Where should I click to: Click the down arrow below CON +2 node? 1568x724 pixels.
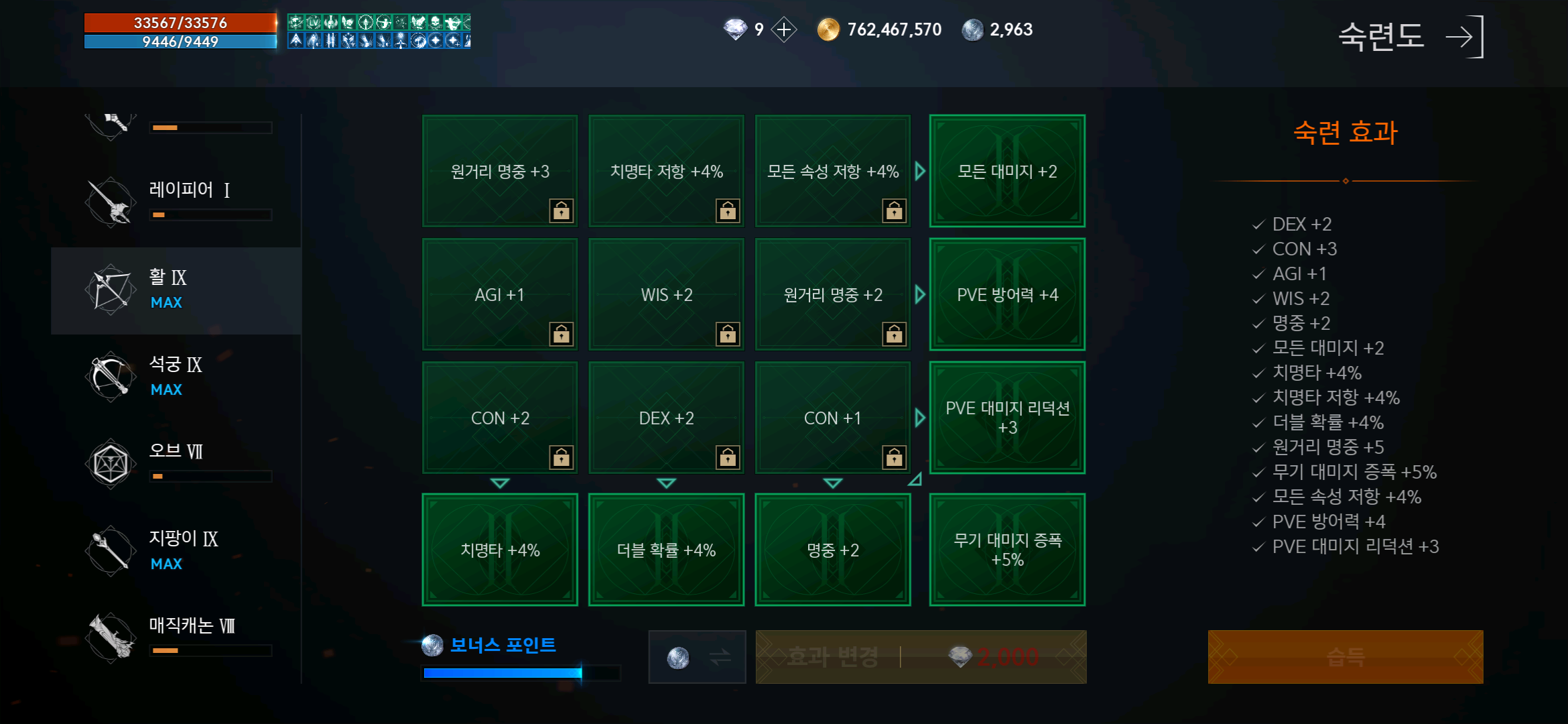499,481
